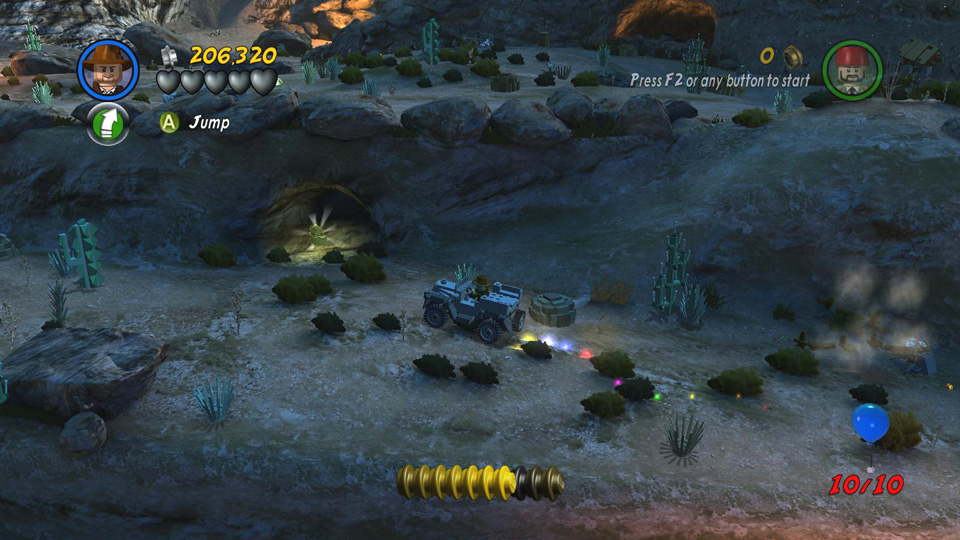Select the Indiana Jones character portrait
960x540 pixels.
point(107,71)
